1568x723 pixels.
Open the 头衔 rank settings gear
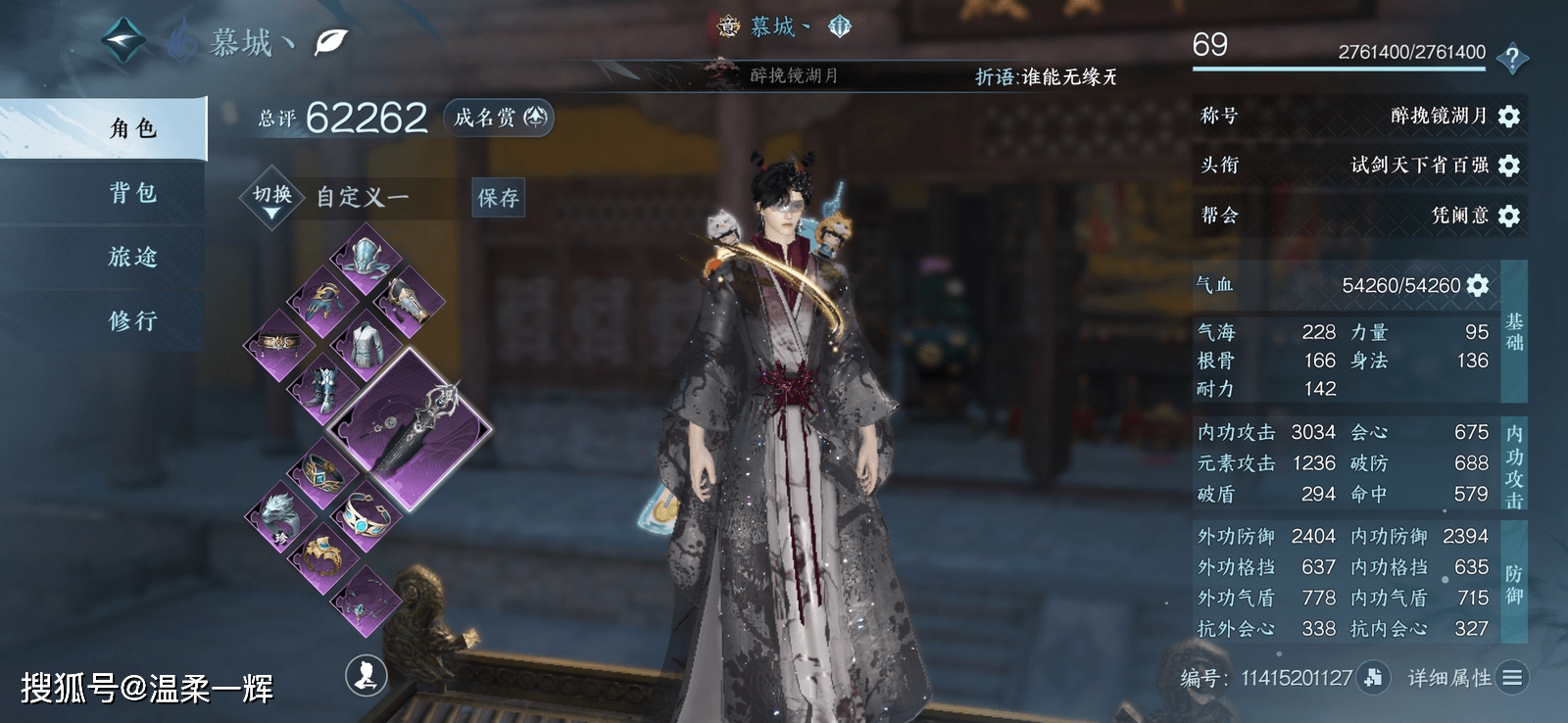1509,166
